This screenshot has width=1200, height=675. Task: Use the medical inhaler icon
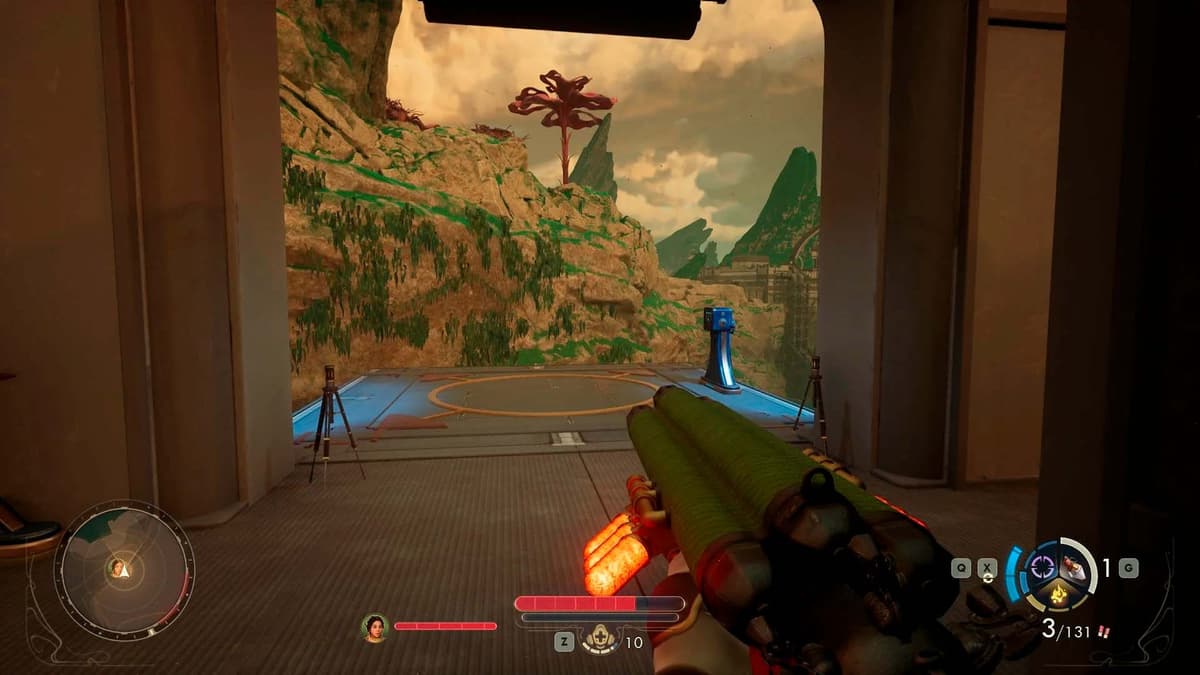[601, 640]
